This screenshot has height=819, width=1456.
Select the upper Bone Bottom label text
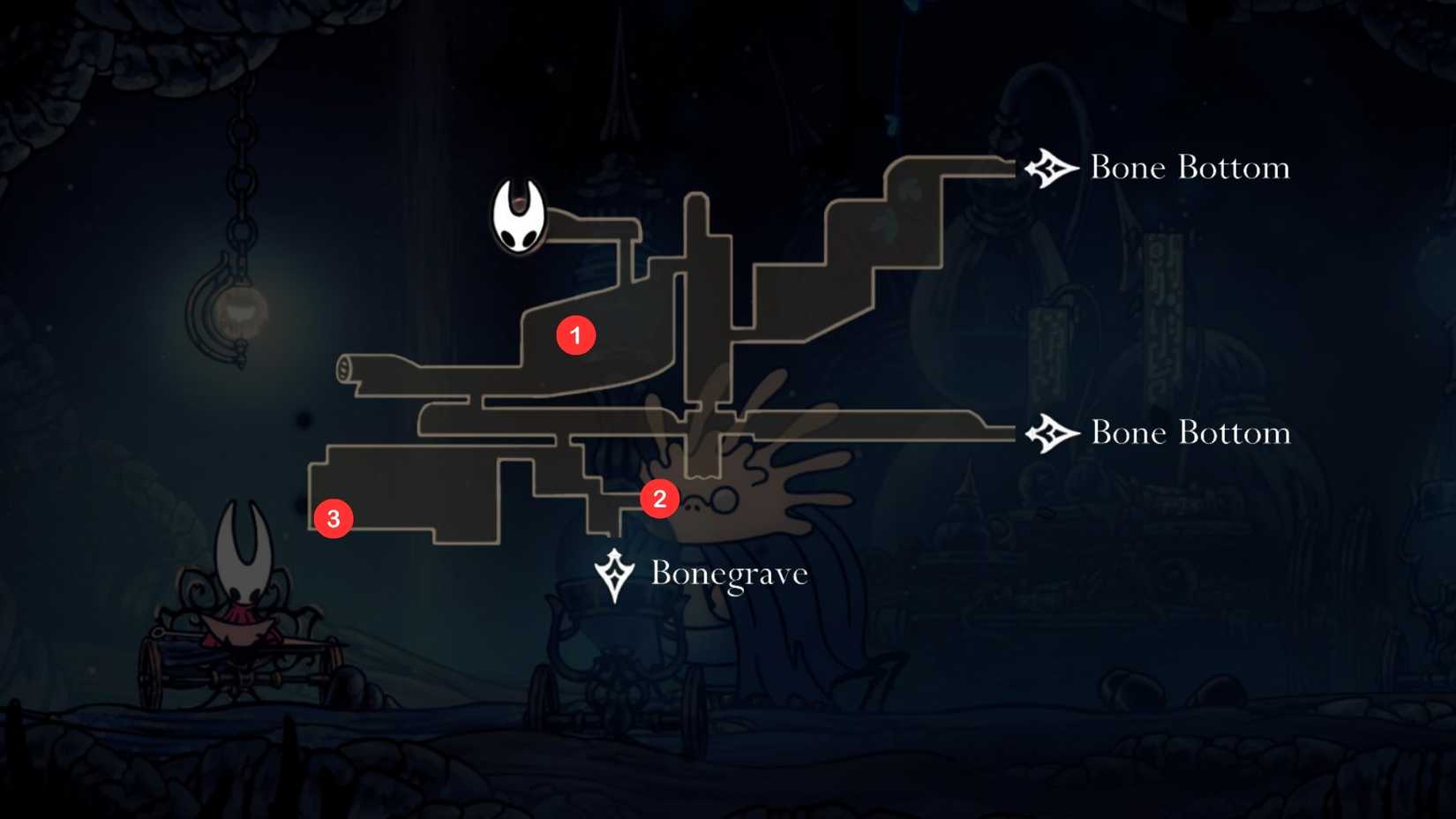pyautogui.click(x=1190, y=167)
